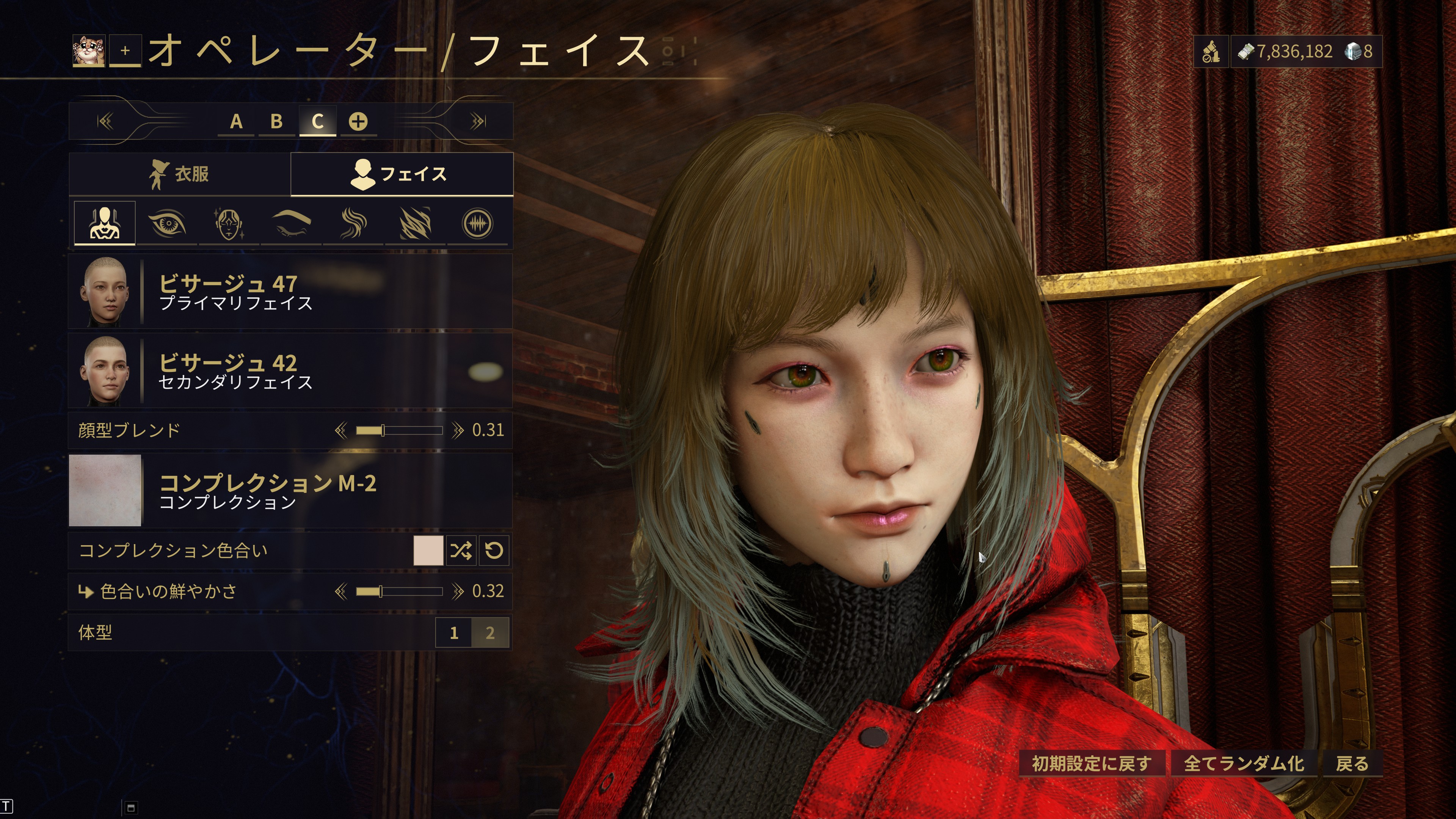Select the ビサージュ 47 primary face row
The width and height of the screenshot is (1456, 819).
[290, 292]
